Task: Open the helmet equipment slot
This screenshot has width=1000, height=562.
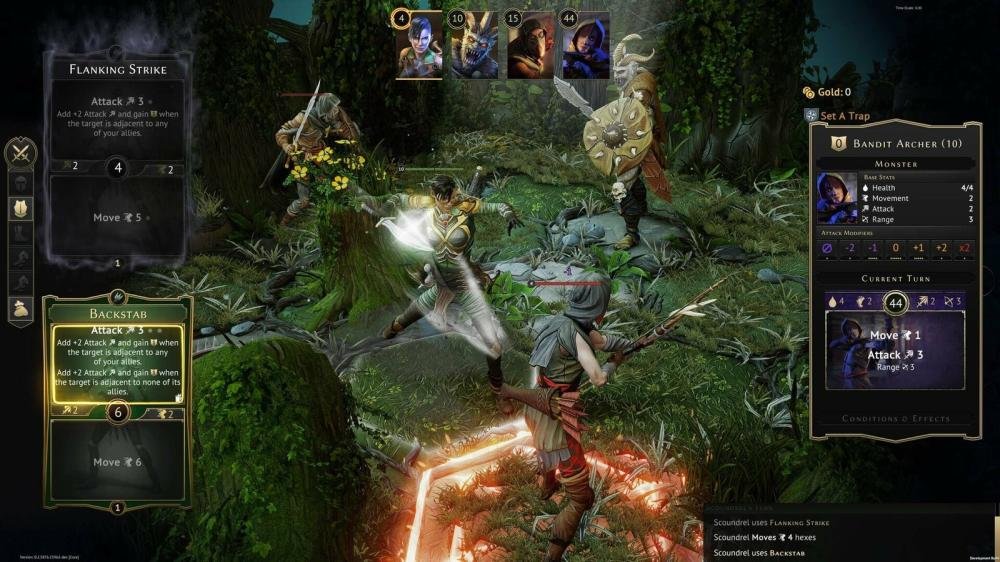Action: 20,182
